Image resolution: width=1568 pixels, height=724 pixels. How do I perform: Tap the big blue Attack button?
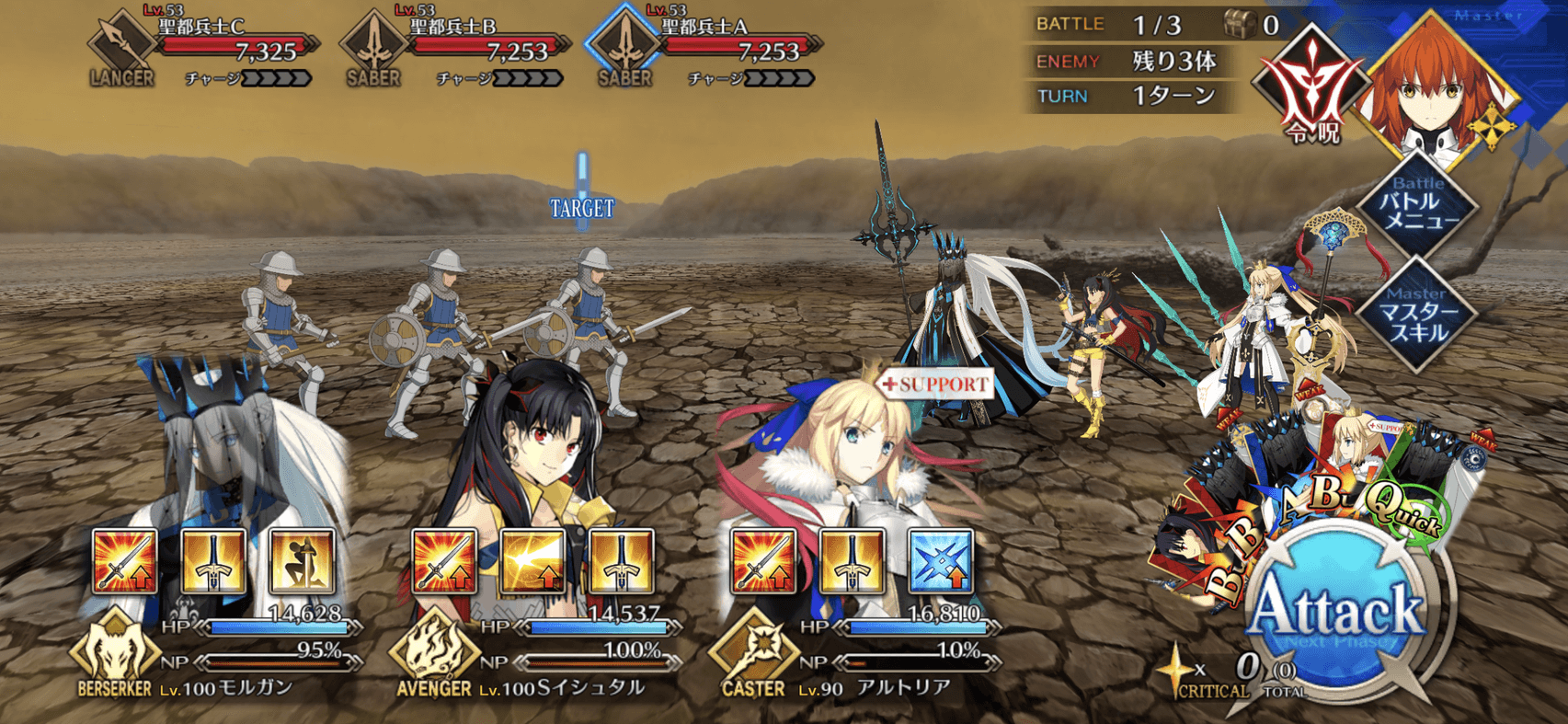point(1338,614)
